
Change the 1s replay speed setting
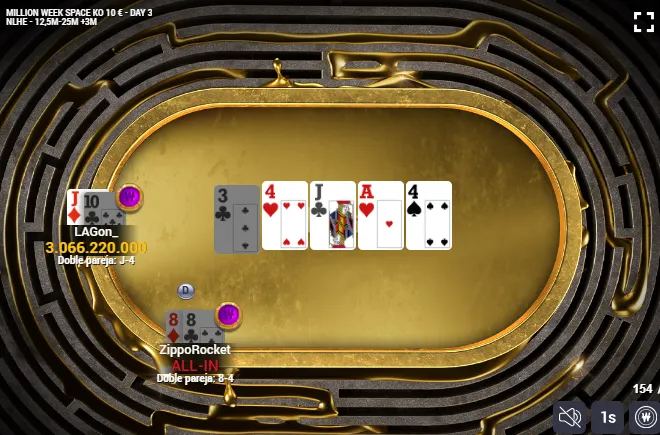point(607,417)
